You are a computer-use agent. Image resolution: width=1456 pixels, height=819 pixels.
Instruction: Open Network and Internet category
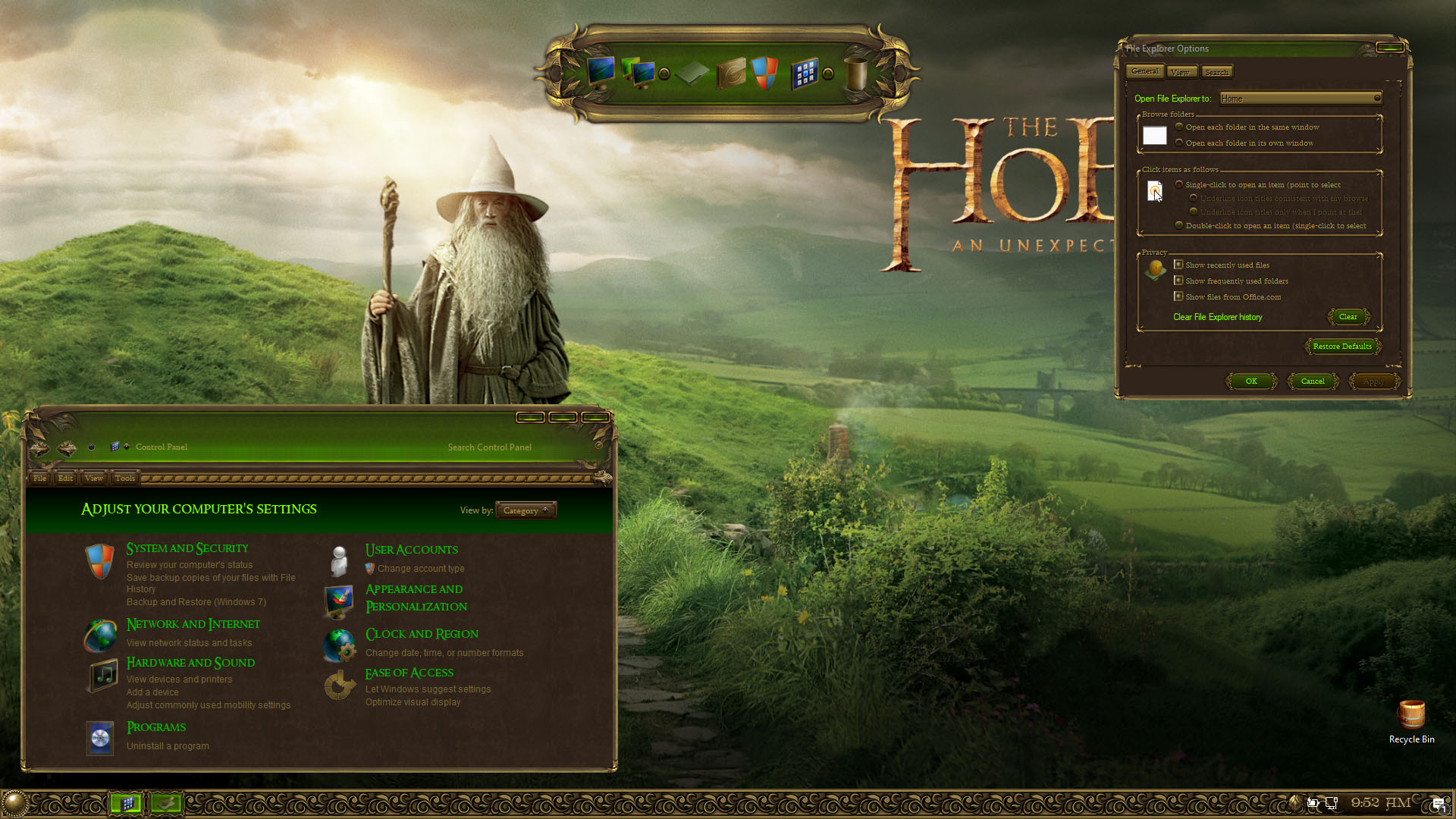click(193, 624)
